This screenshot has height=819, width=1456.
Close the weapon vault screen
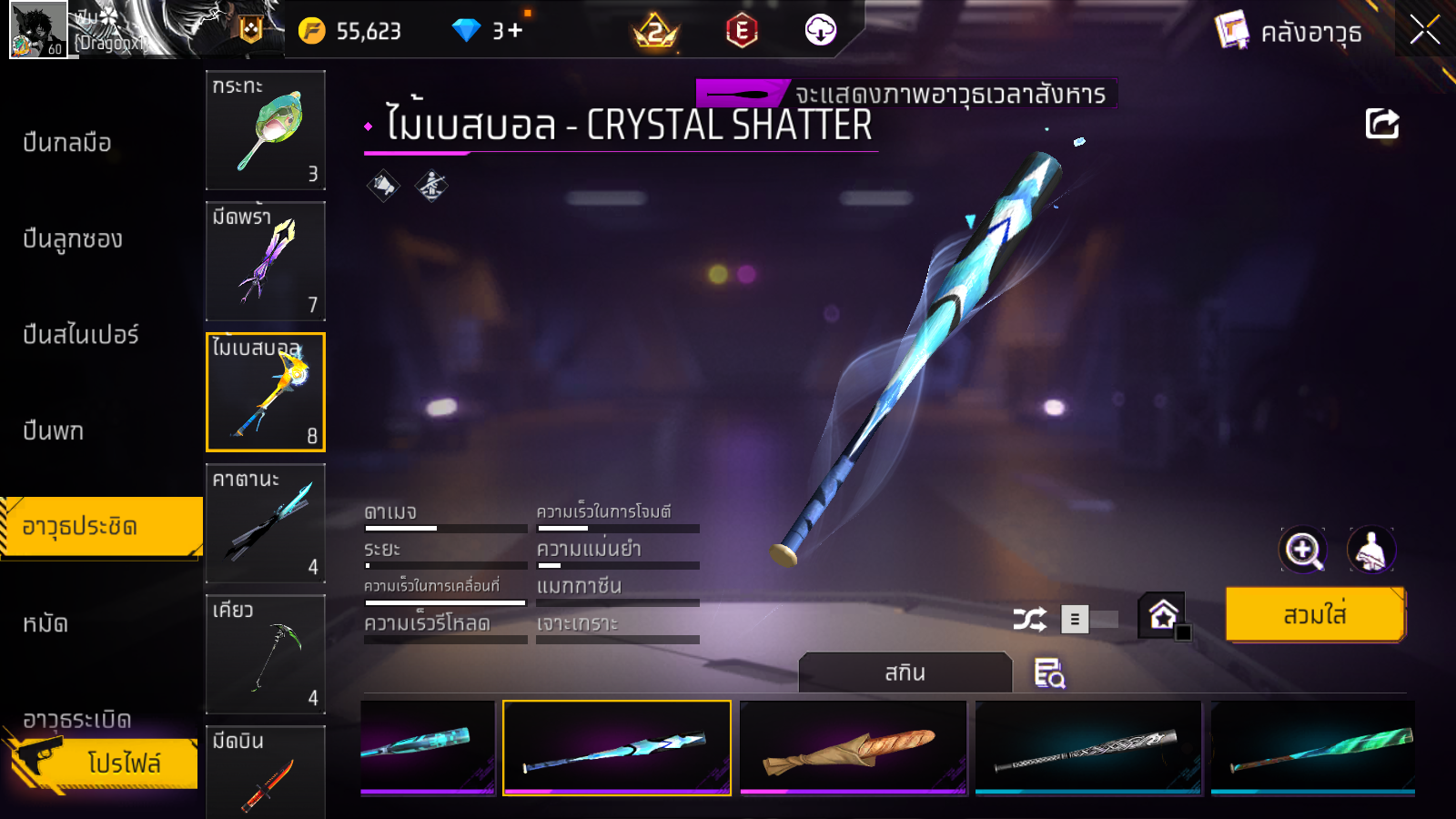pyautogui.click(x=1424, y=30)
